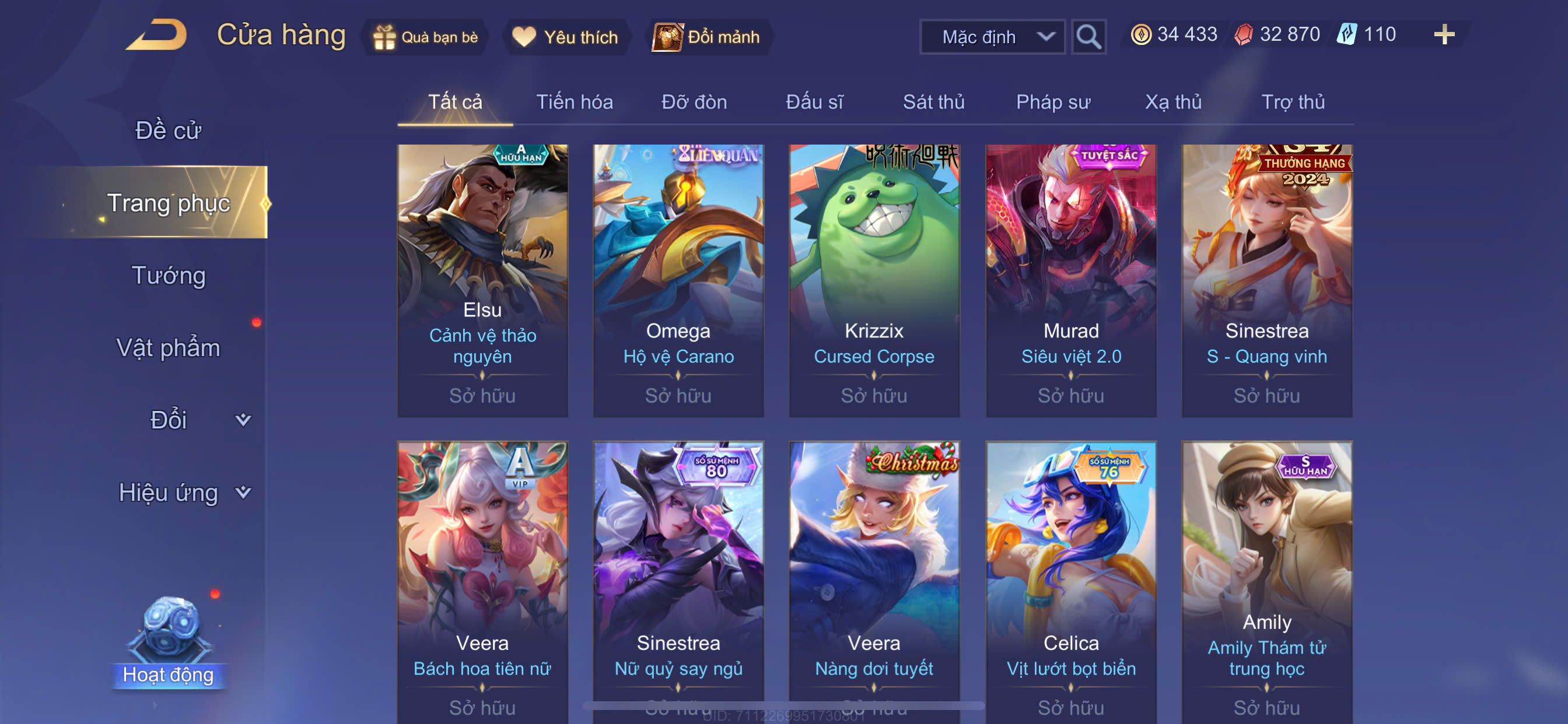The height and width of the screenshot is (724, 1568).
Task: Open the Yêu thích favorites list
Action: click(x=565, y=37)
